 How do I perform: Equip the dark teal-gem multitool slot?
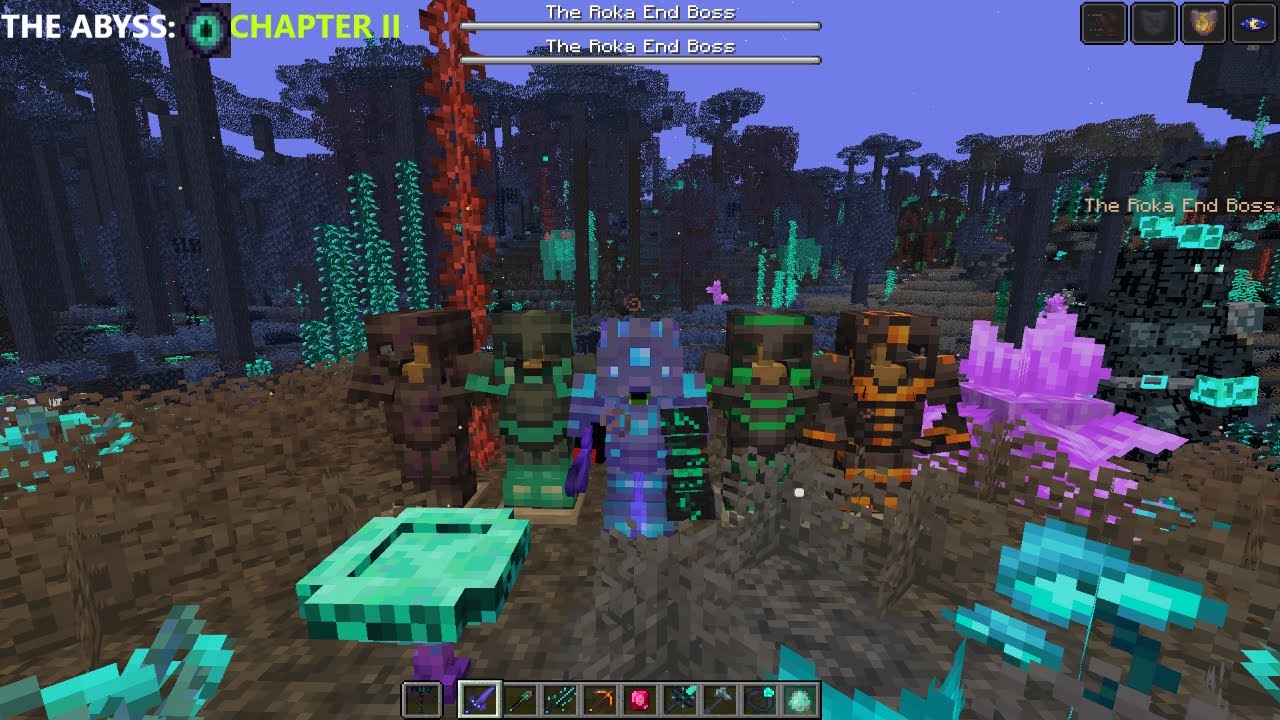tap(680, 699)
